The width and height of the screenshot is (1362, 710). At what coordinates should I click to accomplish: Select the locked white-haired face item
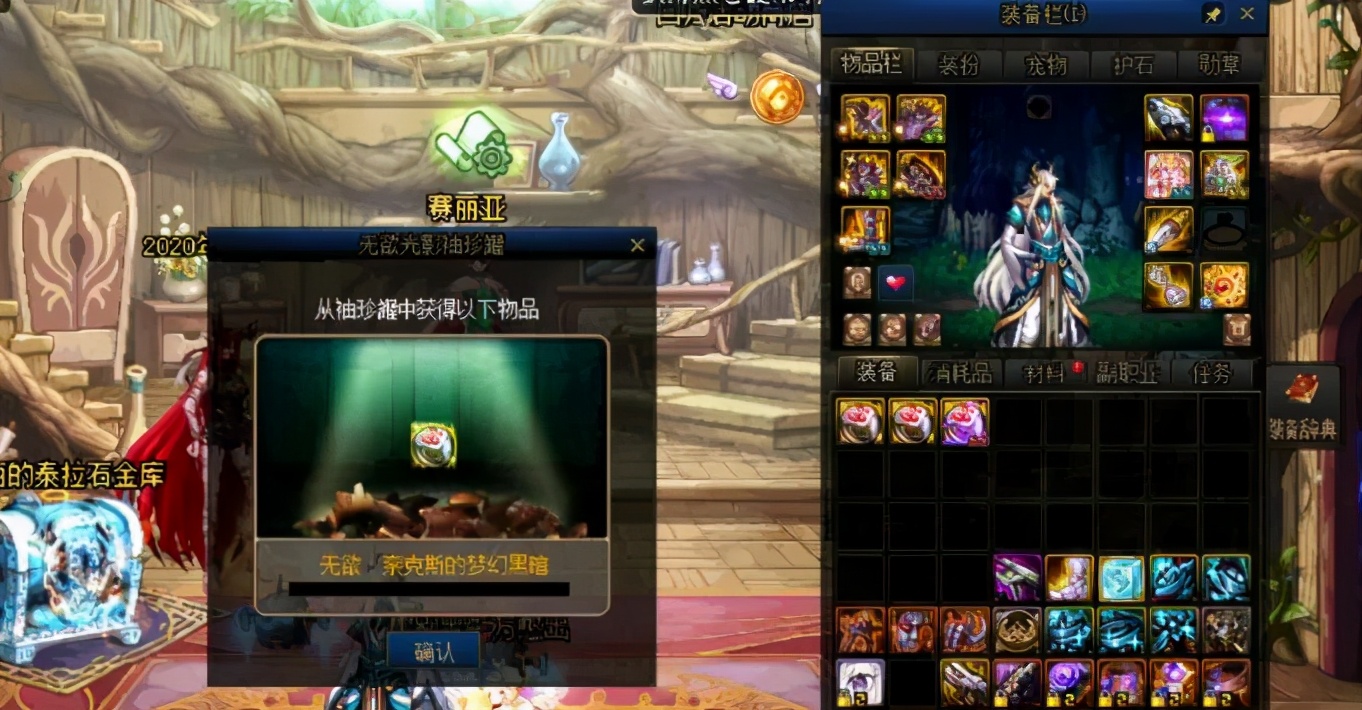click(860, 682)
